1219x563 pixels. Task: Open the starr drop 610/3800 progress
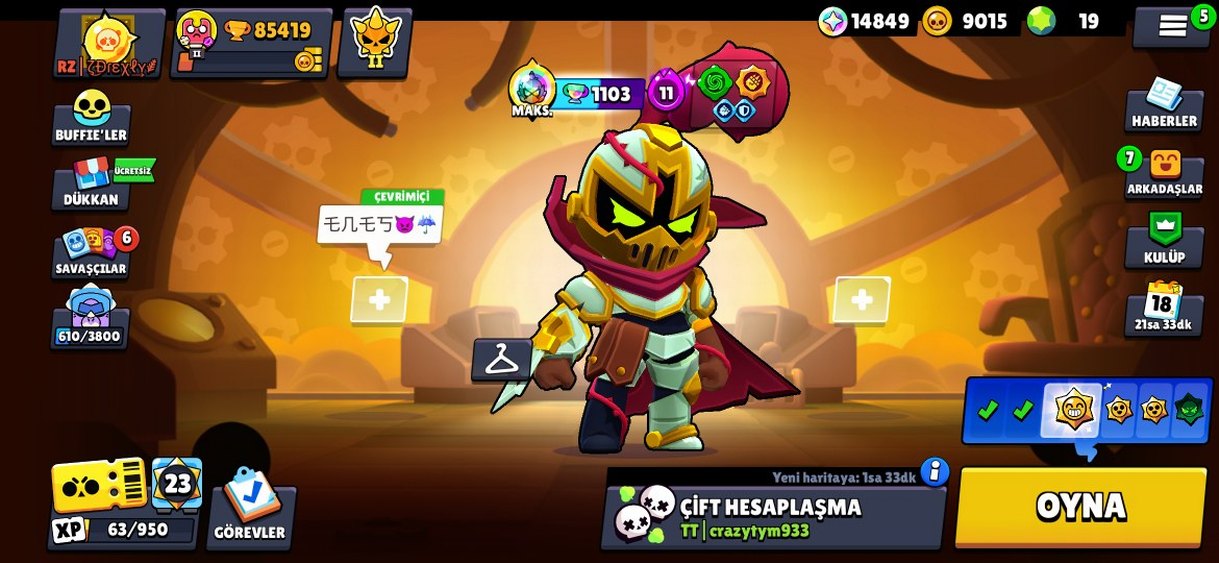pos(90,318)
